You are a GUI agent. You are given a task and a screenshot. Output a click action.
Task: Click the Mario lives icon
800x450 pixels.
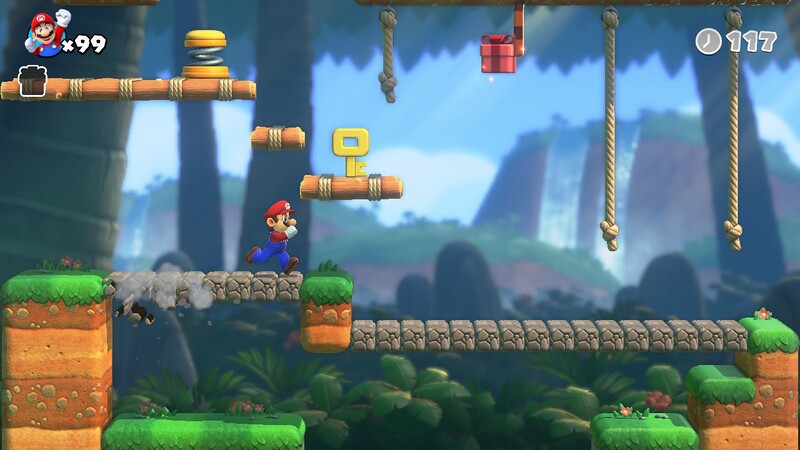click(44, 34)
